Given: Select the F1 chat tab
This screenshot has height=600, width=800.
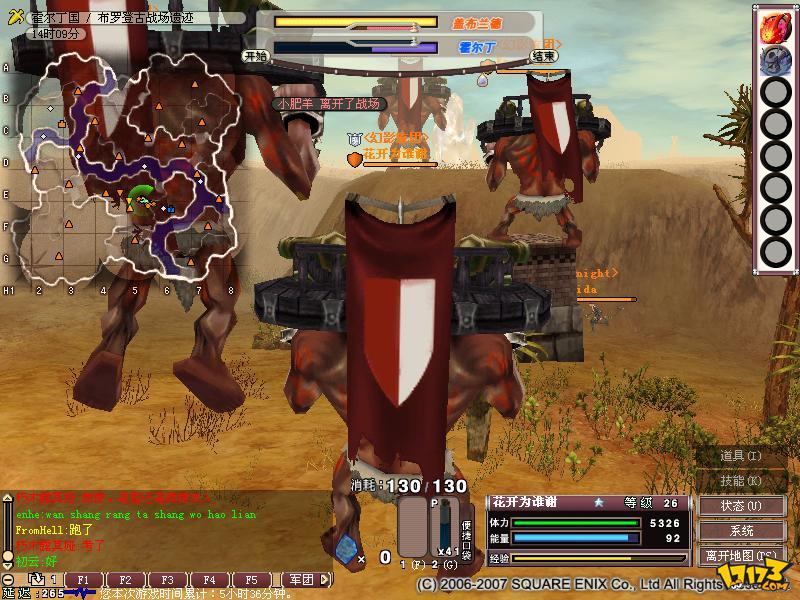Looking at the screenshot, I should tap(84, 580).
